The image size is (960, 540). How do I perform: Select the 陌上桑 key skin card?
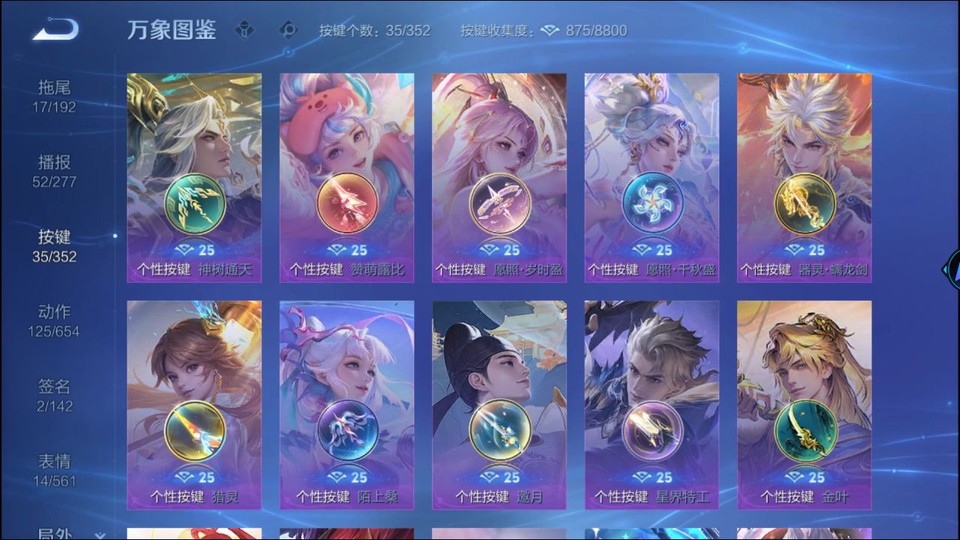click(347, 404)
